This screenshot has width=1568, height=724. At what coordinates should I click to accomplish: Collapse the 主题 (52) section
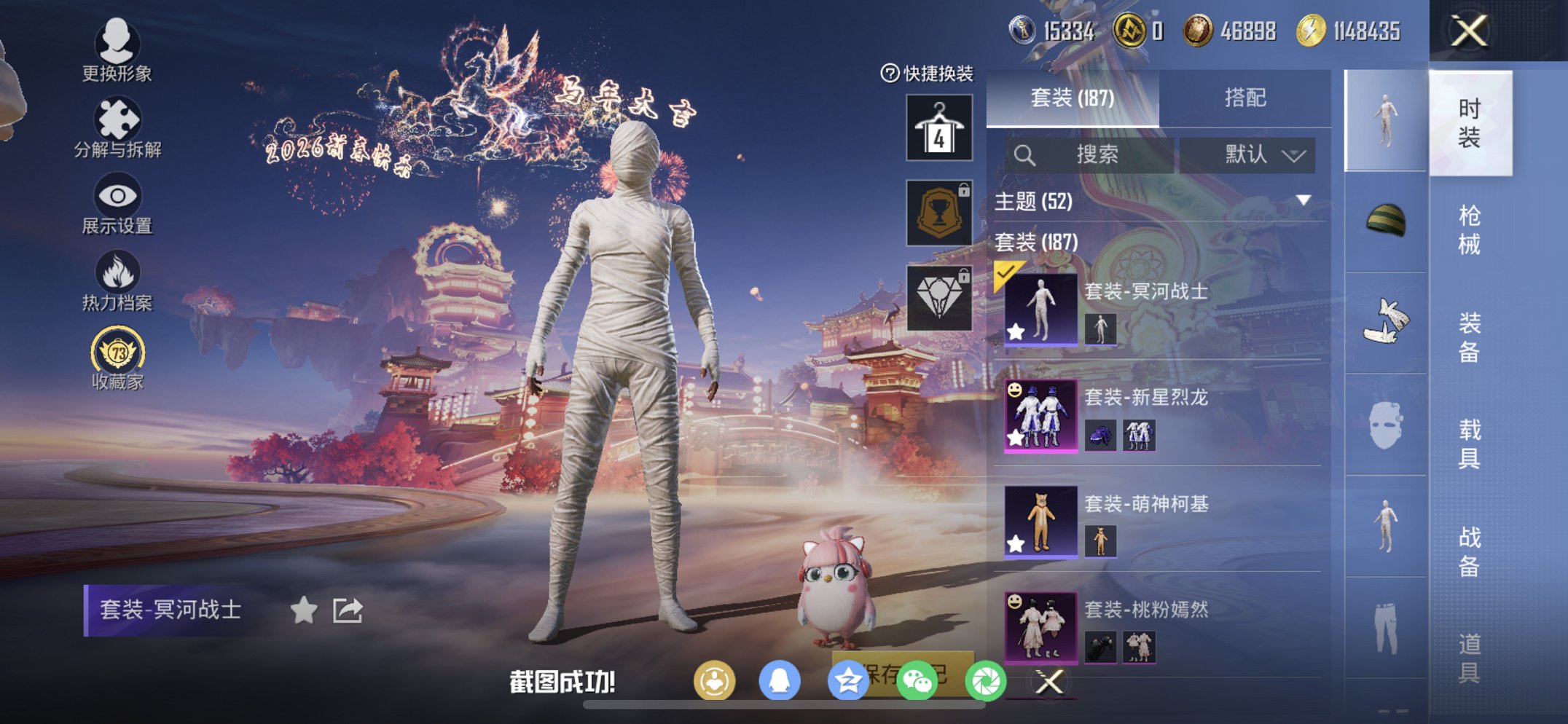tap(1304, 202)
